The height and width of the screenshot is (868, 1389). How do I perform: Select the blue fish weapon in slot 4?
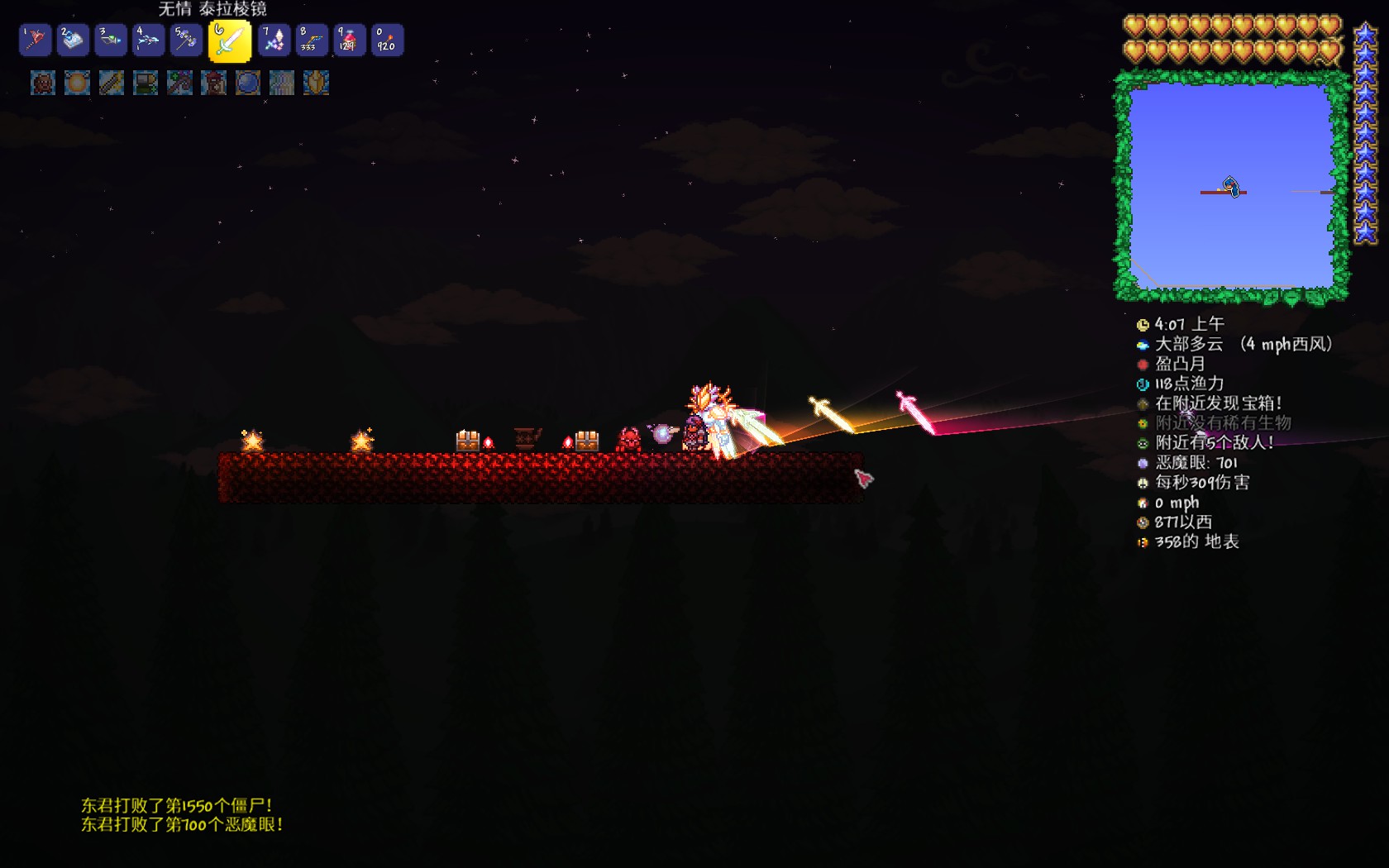(148, 40)
